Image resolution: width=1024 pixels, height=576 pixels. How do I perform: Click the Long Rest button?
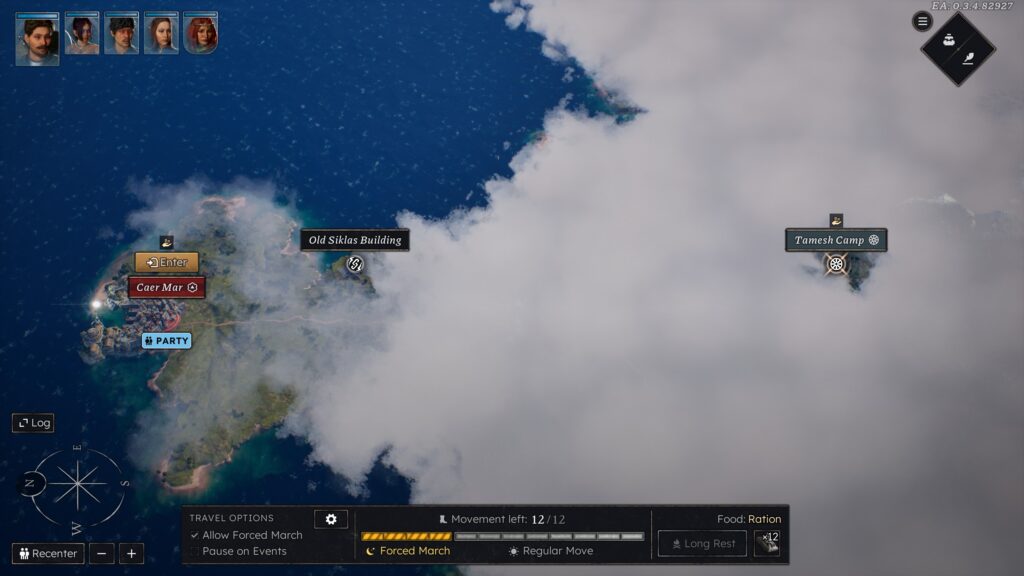(x=702, y=544)
